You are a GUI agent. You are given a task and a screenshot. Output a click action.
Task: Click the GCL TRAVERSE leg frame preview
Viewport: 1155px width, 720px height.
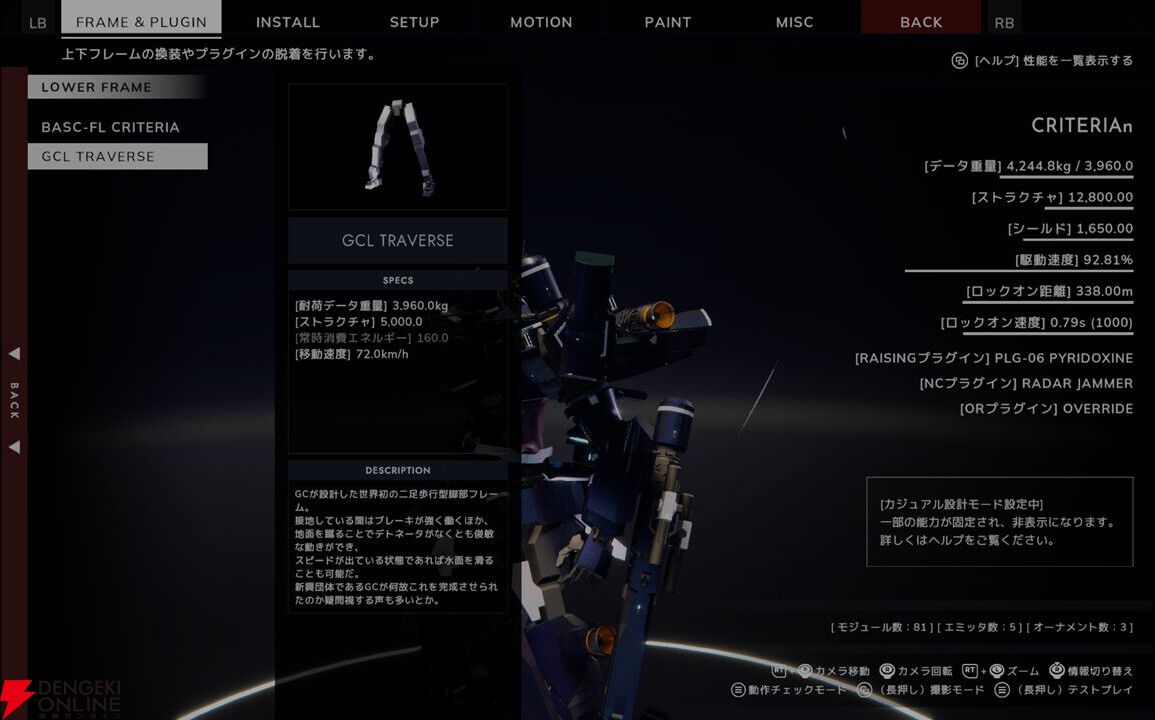tap(398, 147)
